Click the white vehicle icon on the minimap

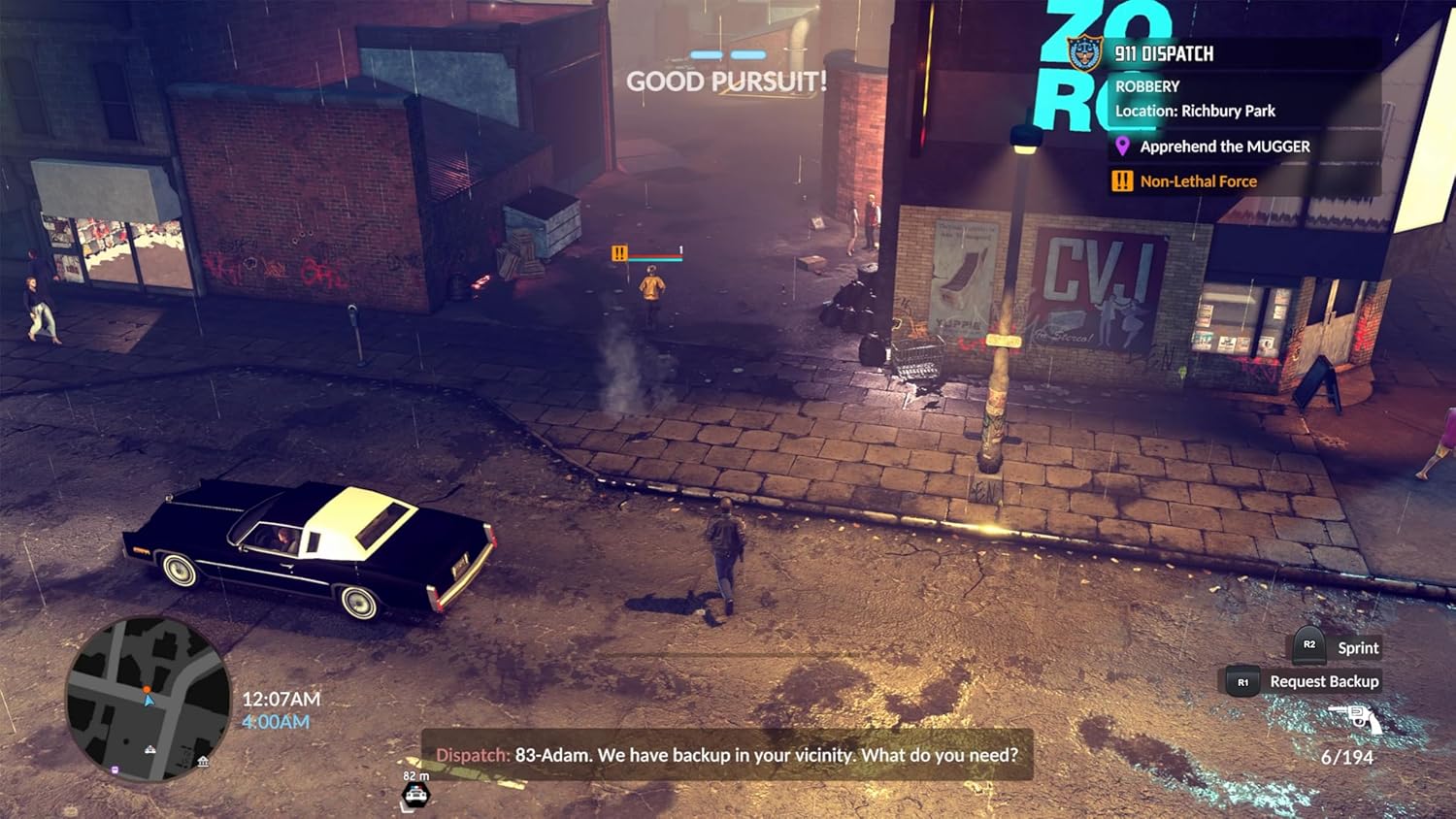150,749
